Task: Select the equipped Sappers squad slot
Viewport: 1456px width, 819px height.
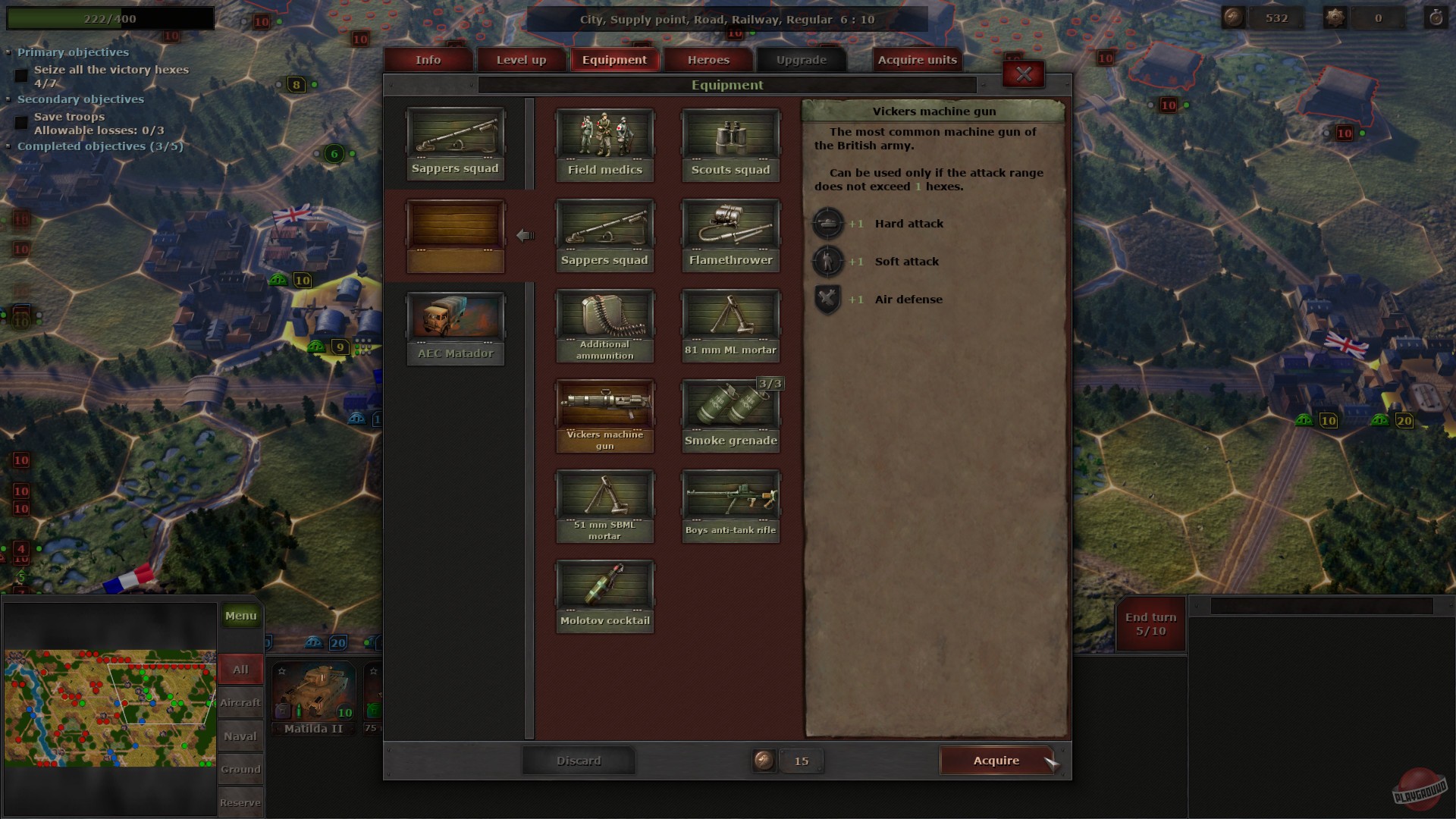Action: pyautogui.click(x=455, y=144)
